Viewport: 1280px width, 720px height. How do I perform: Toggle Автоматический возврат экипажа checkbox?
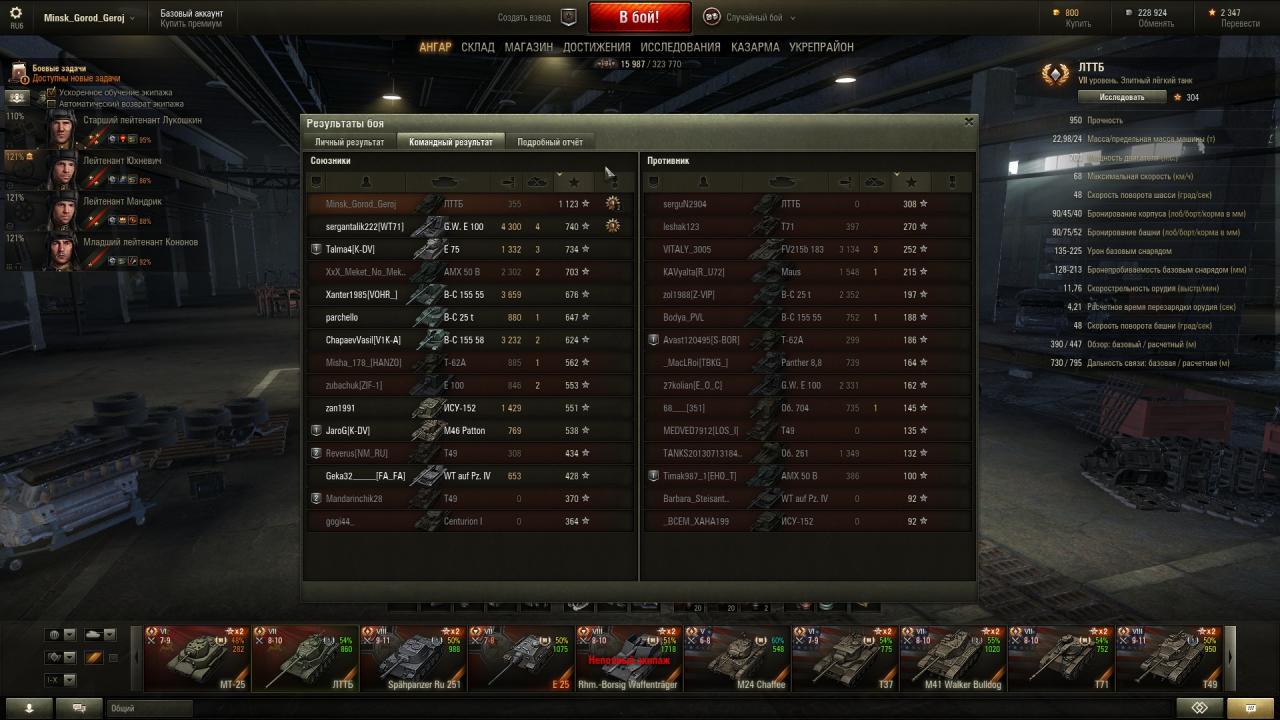point(51,103)
